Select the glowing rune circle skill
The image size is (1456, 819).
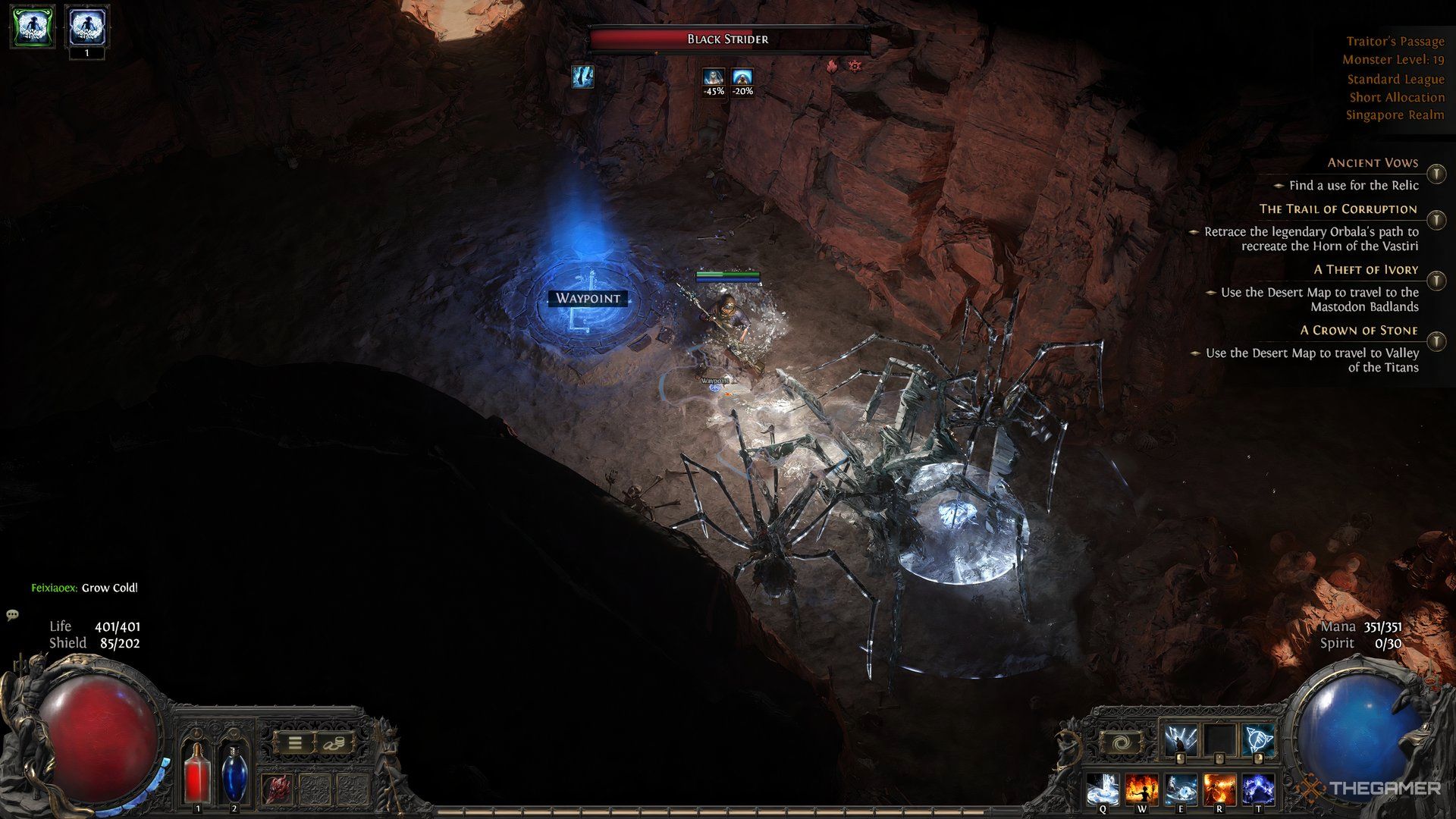(x=1257, y=739)
